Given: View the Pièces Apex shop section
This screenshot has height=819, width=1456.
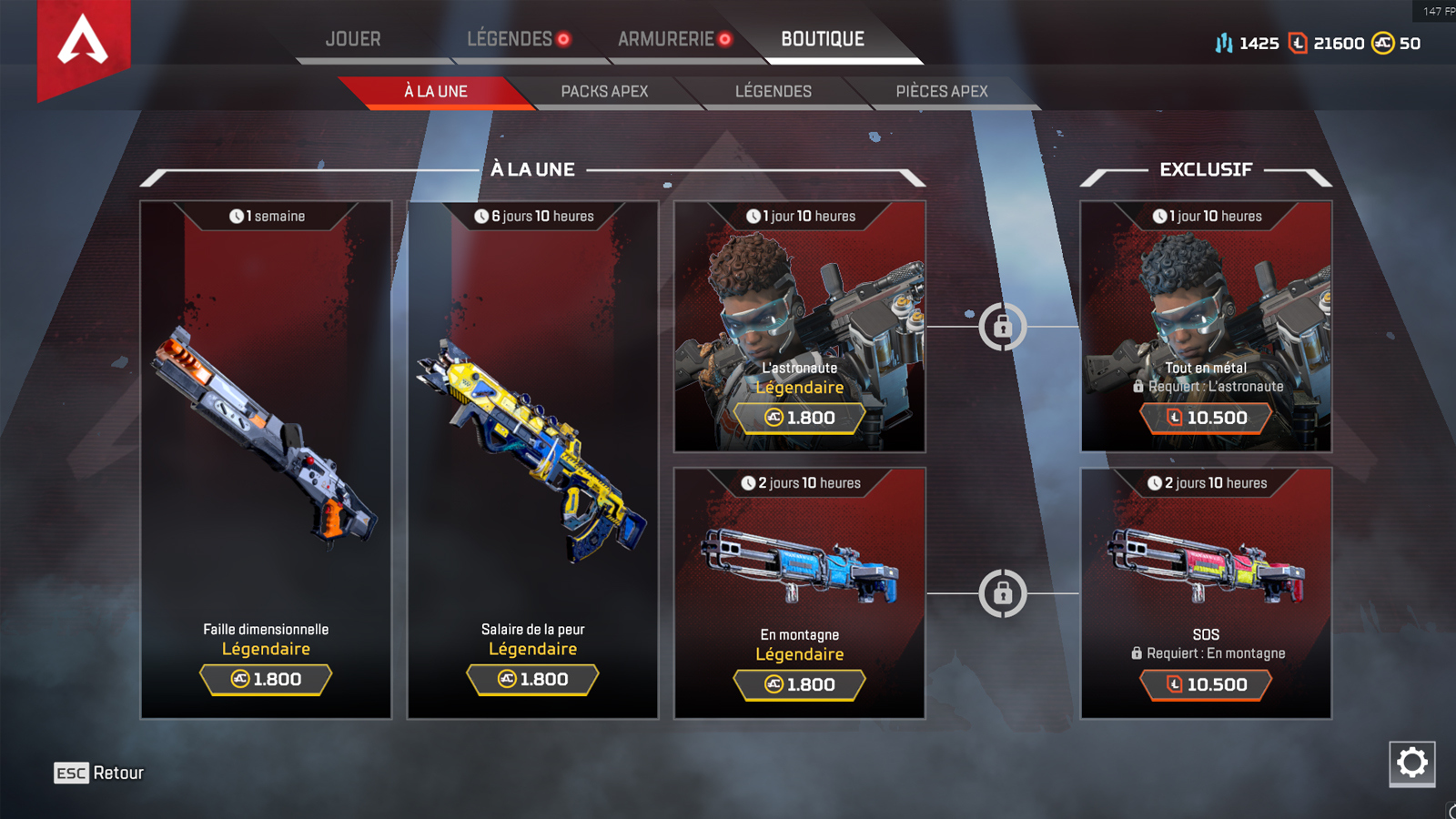Looking at the screenshot, I should click(x=942, y=91).
